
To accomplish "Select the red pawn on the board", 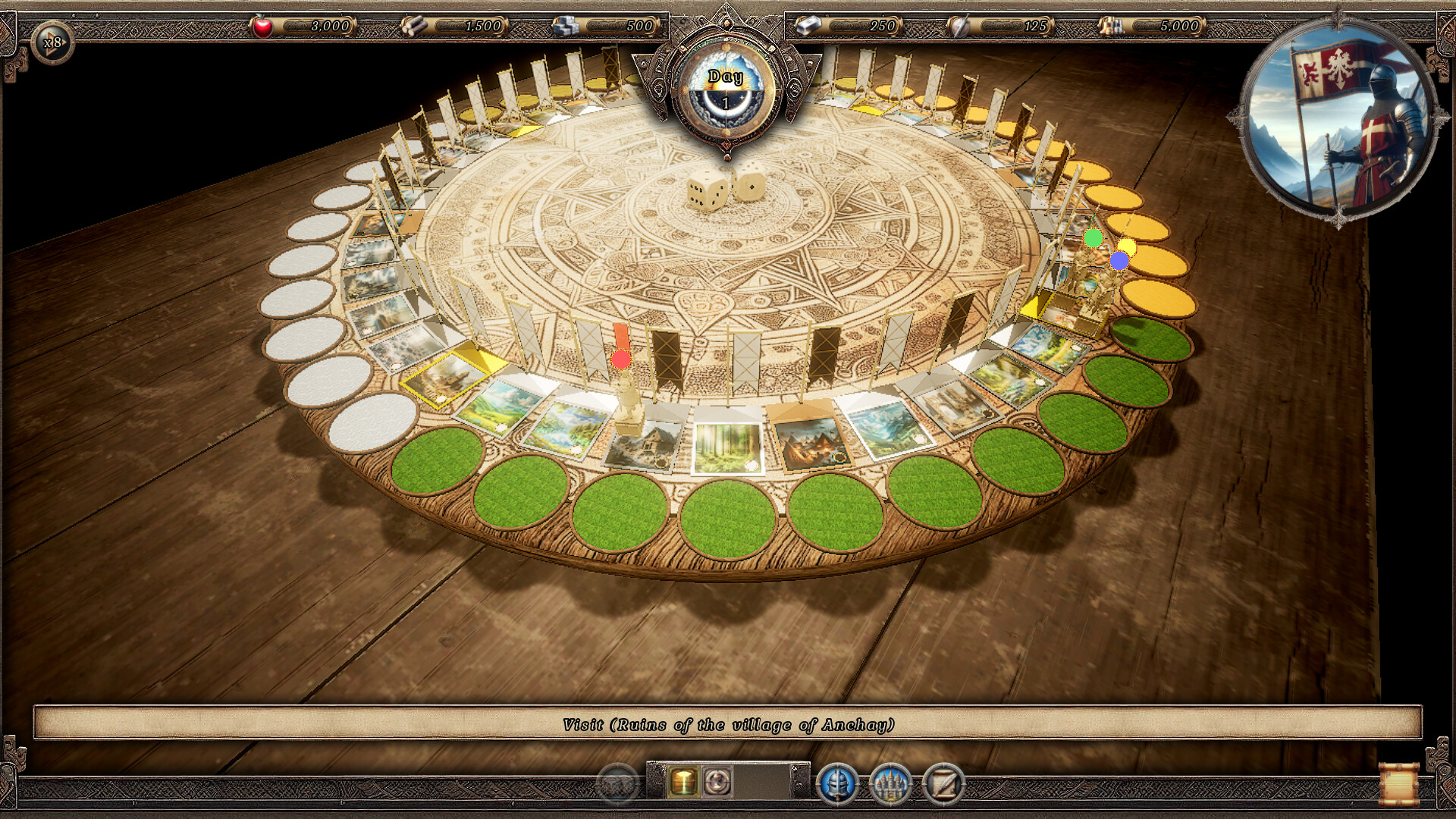I will (622, 359).
